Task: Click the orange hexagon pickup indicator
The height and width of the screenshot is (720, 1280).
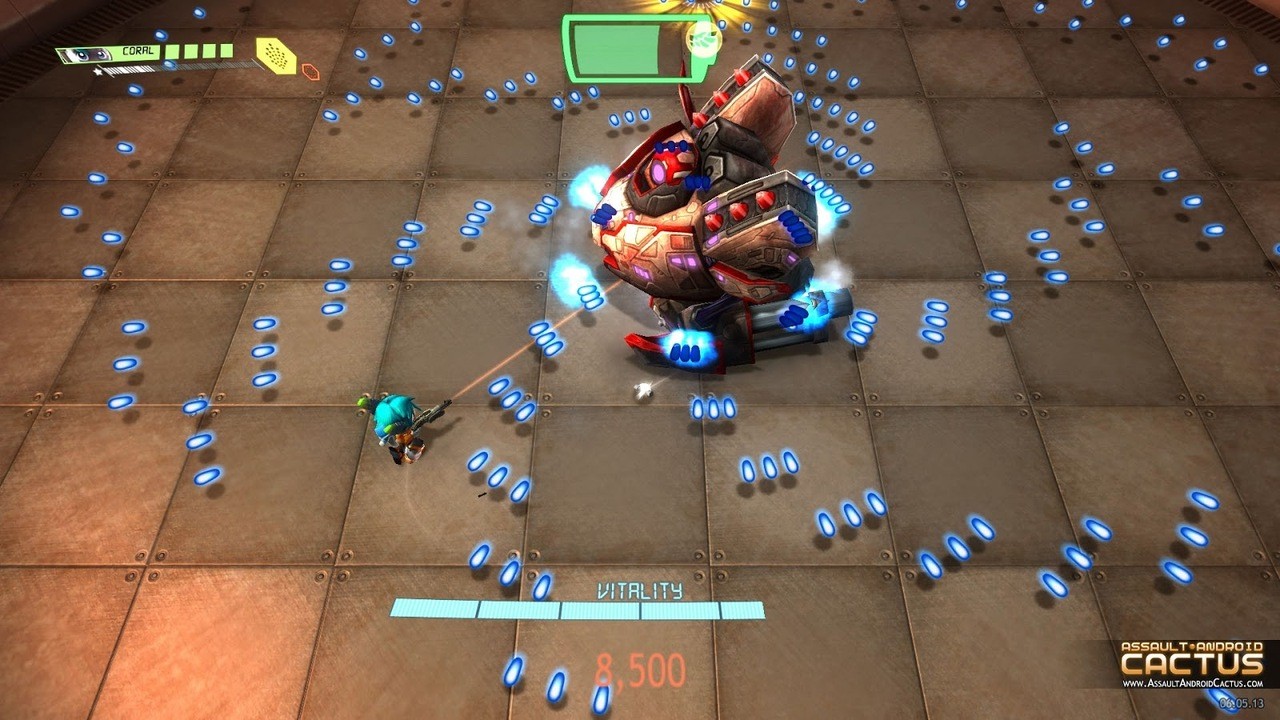Action: (308, 70)
